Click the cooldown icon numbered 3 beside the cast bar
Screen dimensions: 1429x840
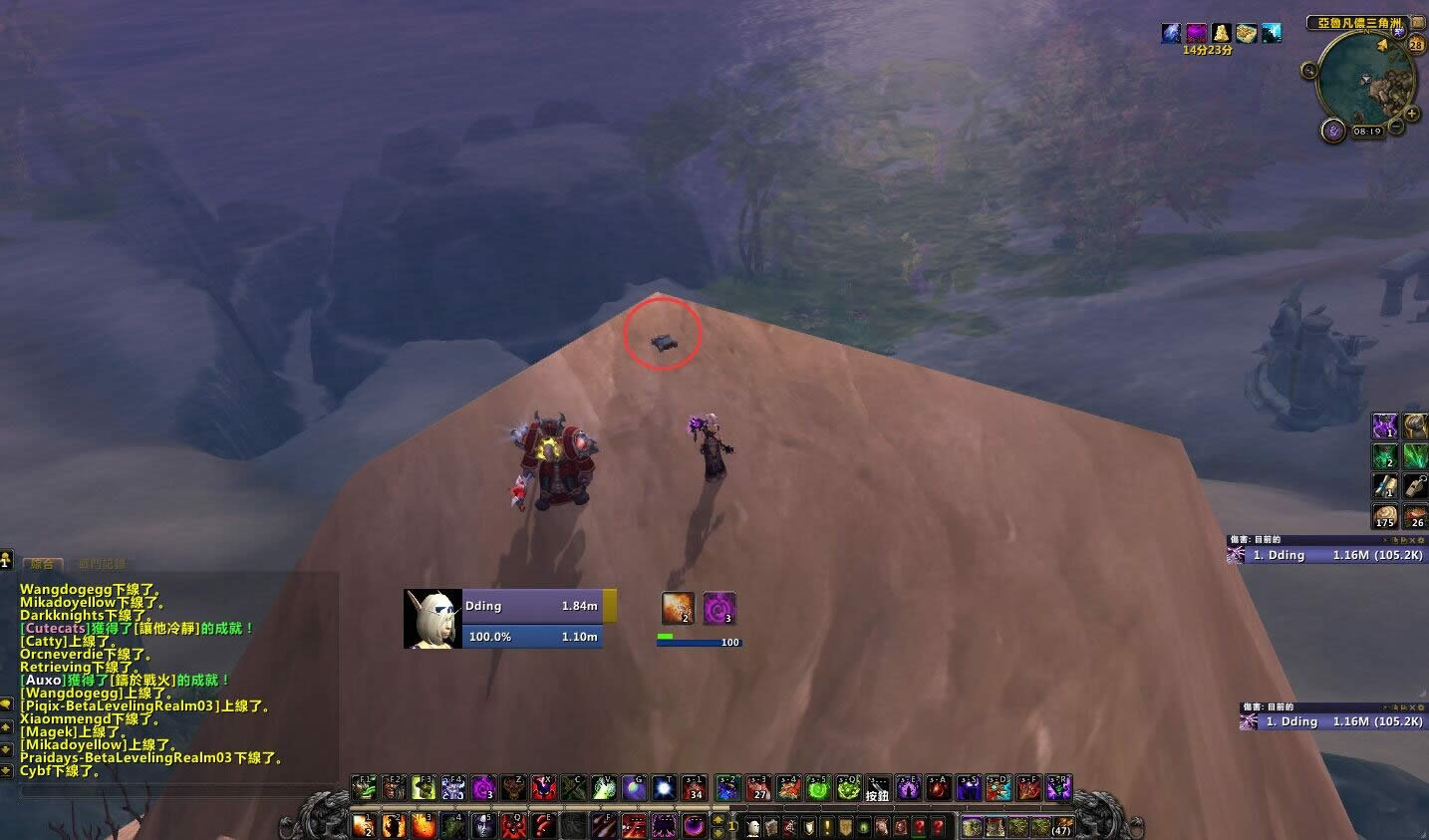718,607
